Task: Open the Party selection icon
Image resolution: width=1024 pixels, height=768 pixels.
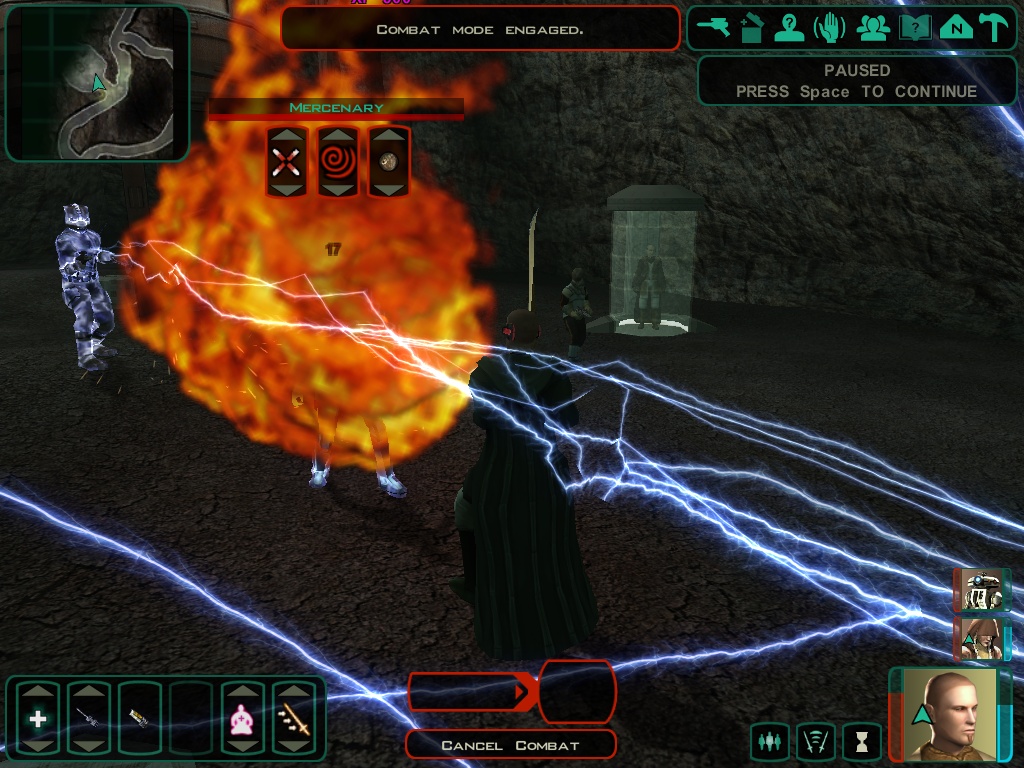Action: (873, 28)
